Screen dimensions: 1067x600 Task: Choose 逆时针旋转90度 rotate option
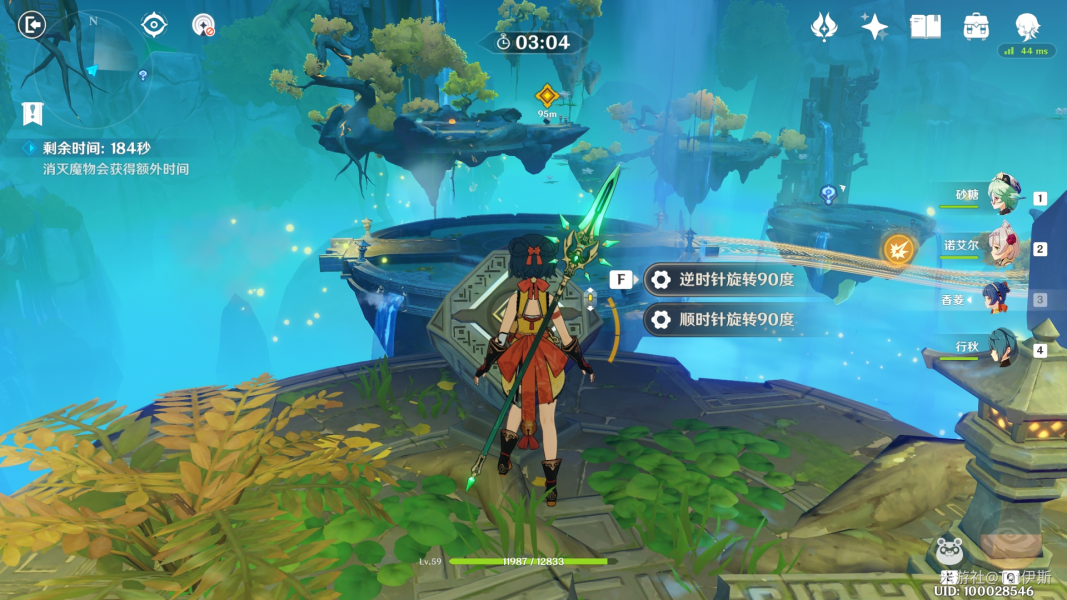(724, 280)
